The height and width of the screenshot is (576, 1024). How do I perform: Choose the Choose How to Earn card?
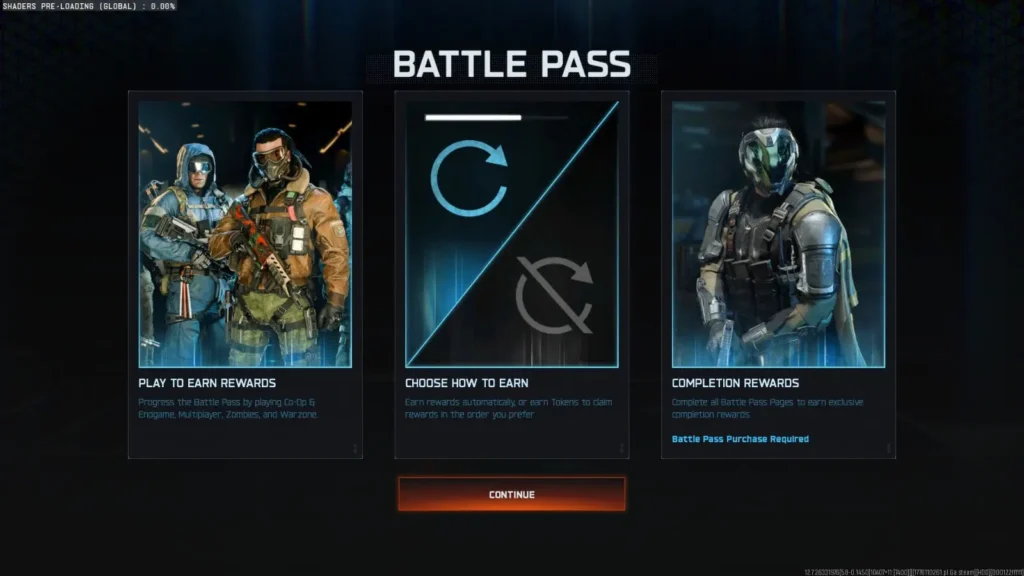click(511, 274)
